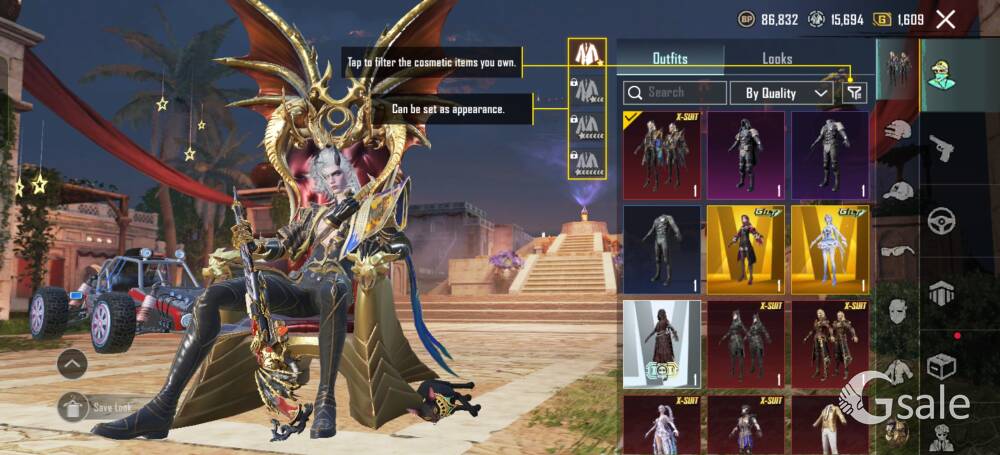Click the outfit Search field
This screenshot has width=1000, height=455.
tap(675, 93)
